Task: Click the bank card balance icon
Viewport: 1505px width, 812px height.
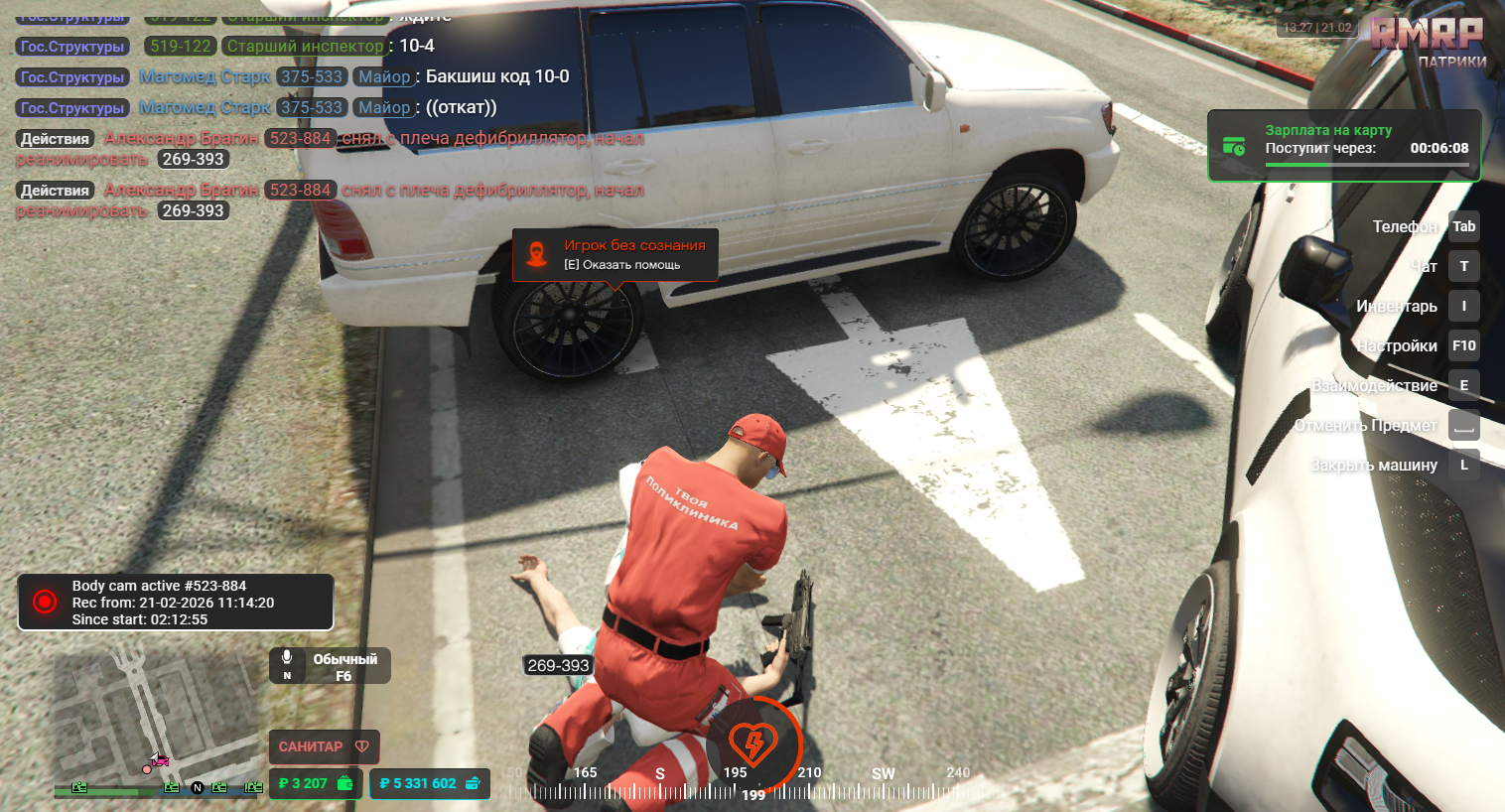Action: click(x=473, y=783)
